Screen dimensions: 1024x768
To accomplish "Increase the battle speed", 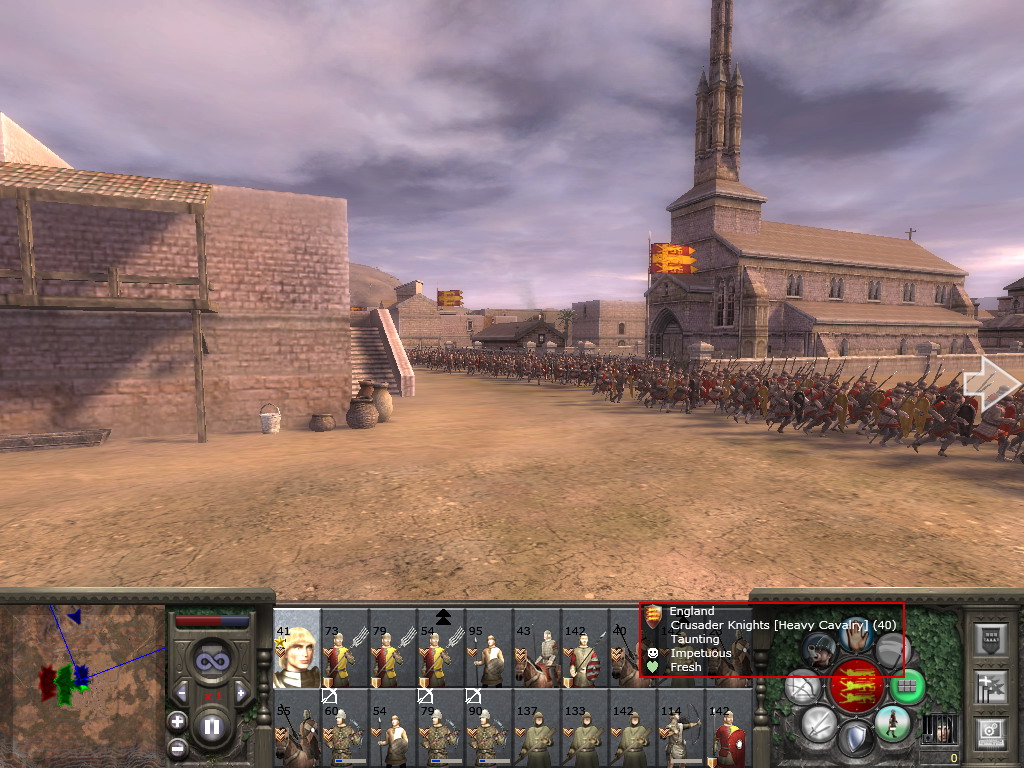I will click(241, 692).
